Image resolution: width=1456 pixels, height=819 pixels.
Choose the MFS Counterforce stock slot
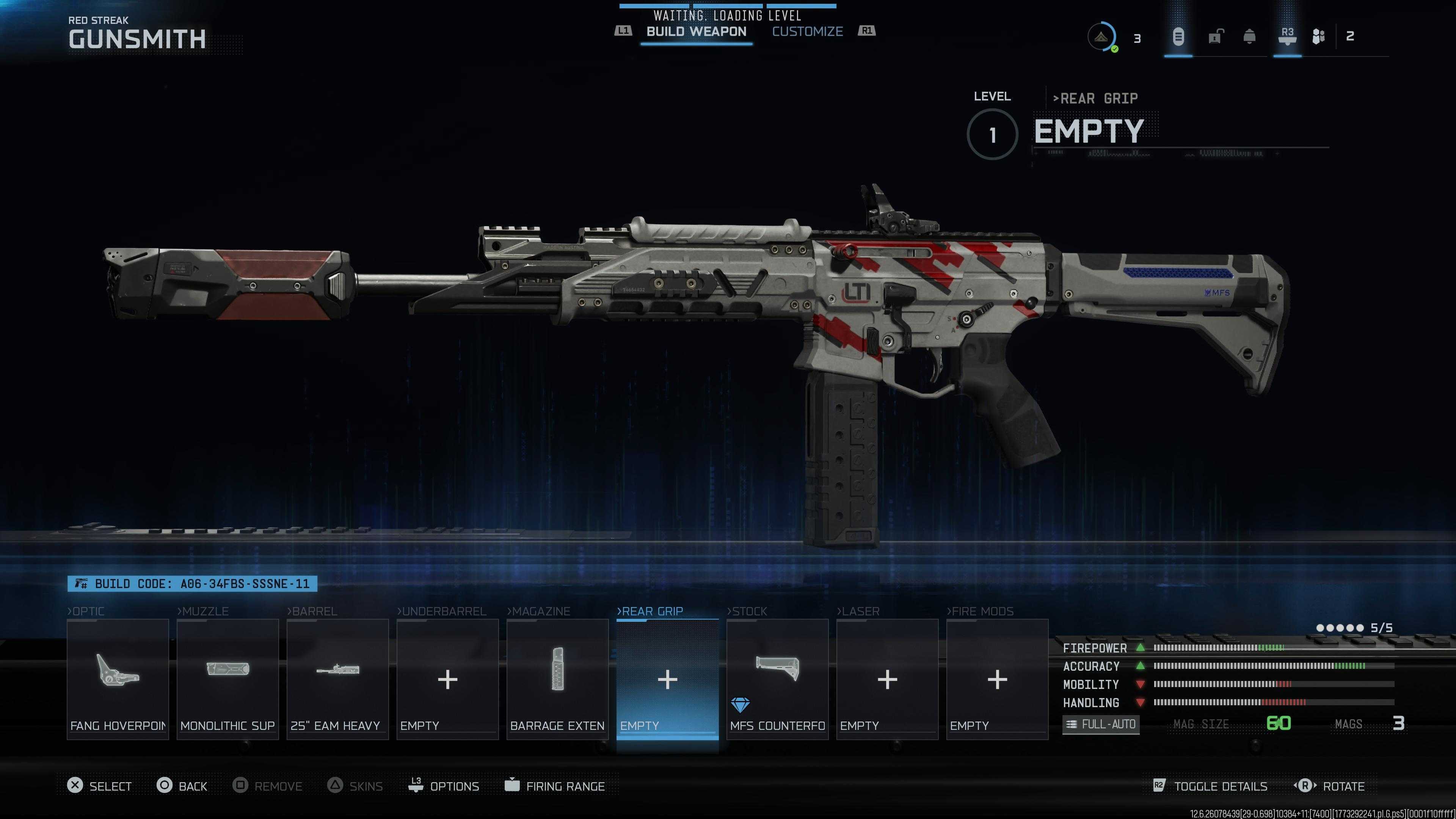point(777,679)
